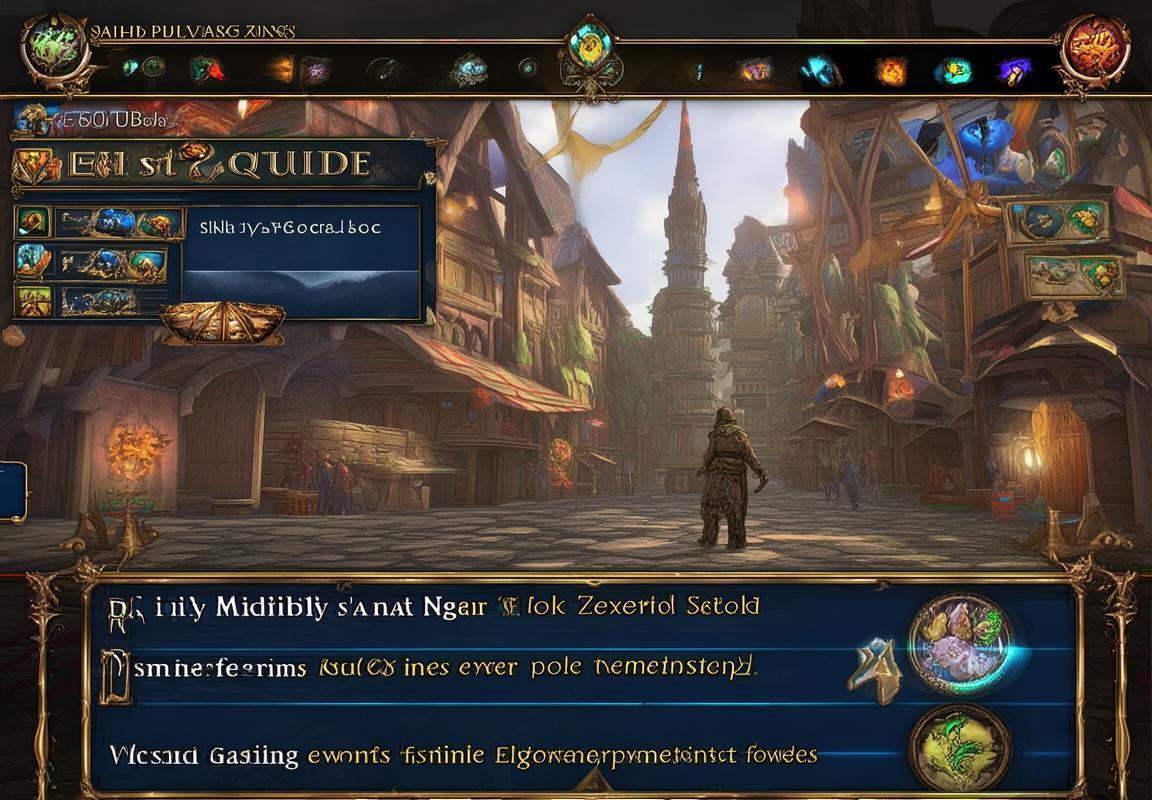Viewport: 1152px width, 800px height.
Task: Select the first QUIDE row with green icon
Action: [x=98, y=223]
